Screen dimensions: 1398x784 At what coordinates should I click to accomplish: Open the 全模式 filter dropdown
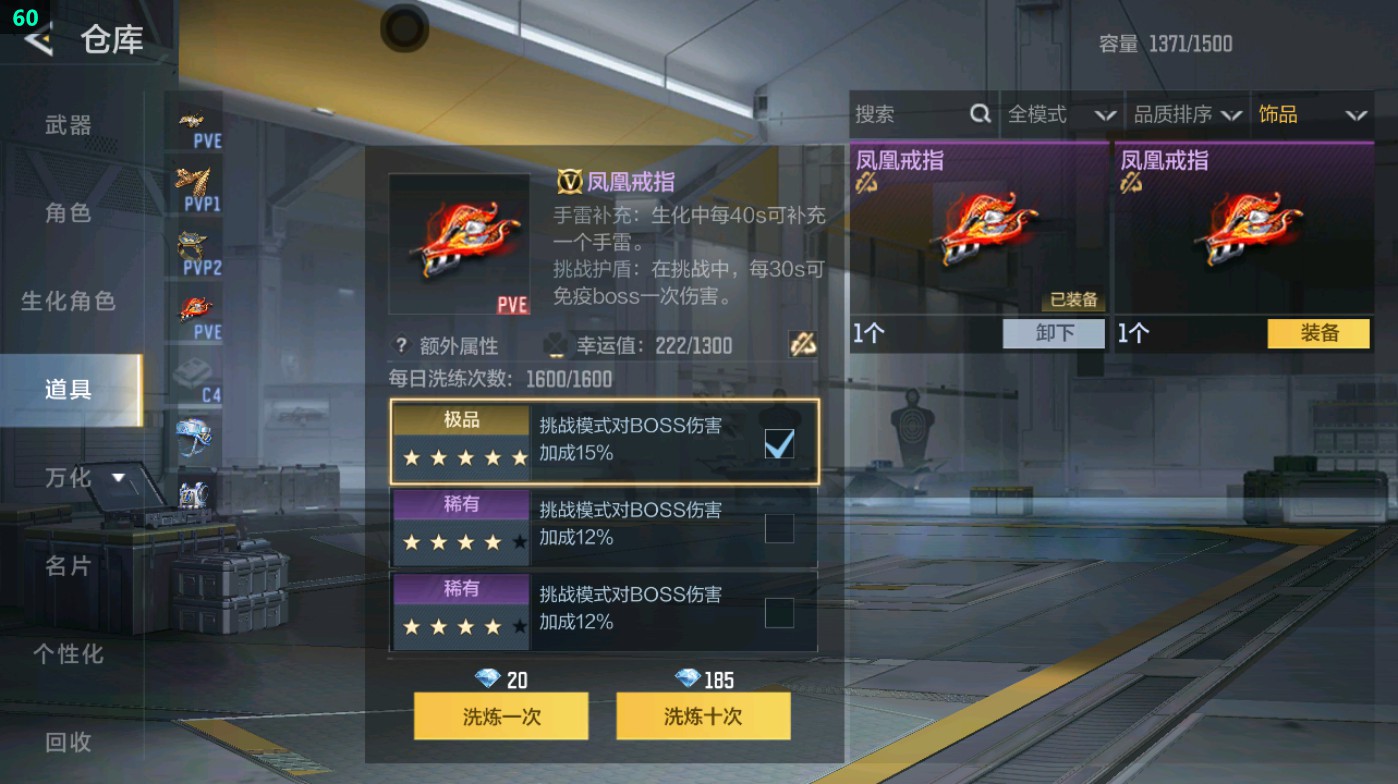(x=1062, y=115)
